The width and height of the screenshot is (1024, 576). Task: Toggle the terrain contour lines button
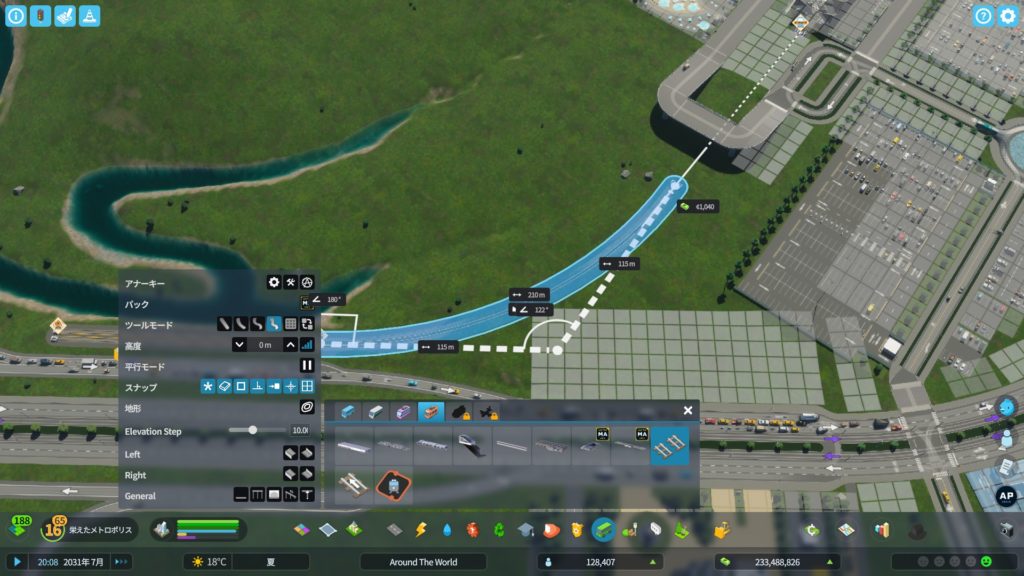(x=307, y=408)
